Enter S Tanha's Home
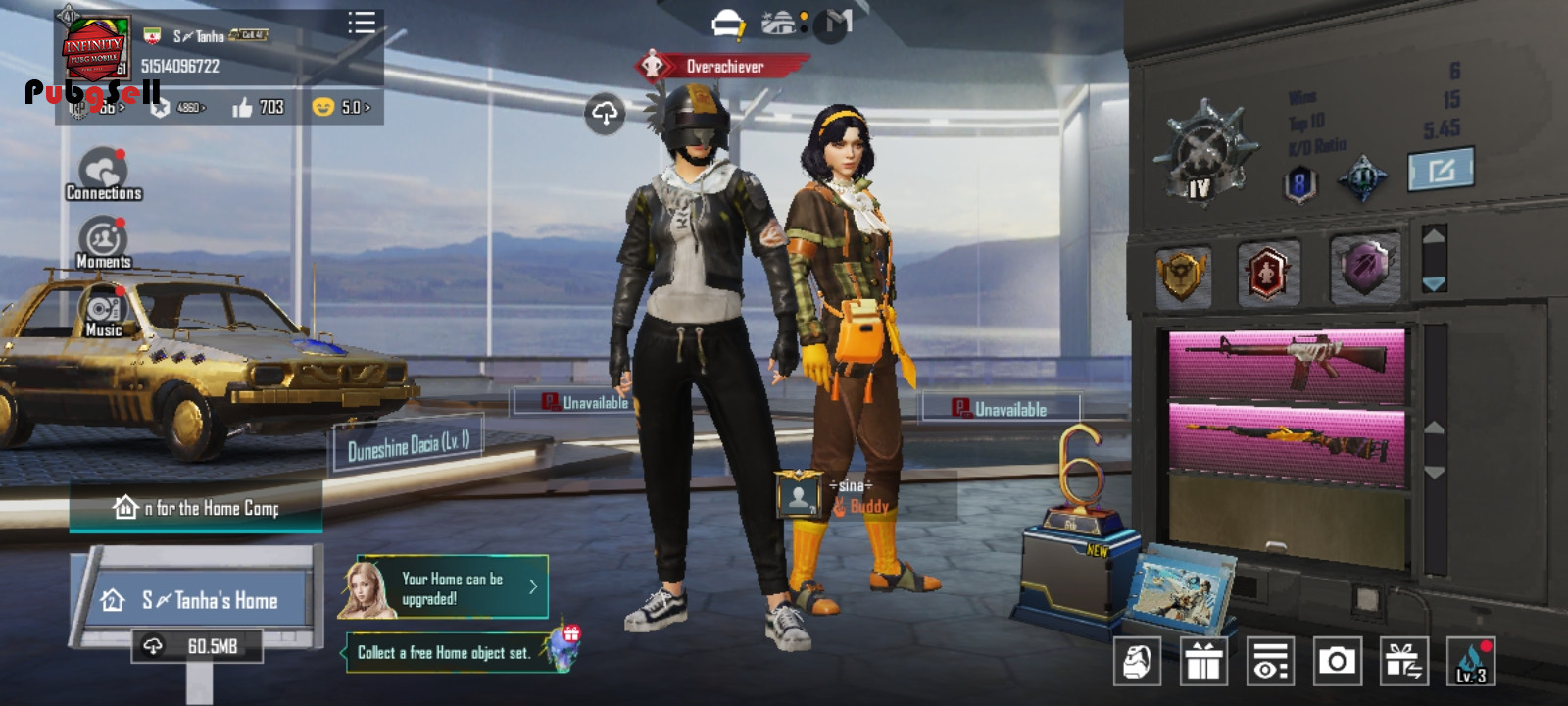 pos(196,600)
